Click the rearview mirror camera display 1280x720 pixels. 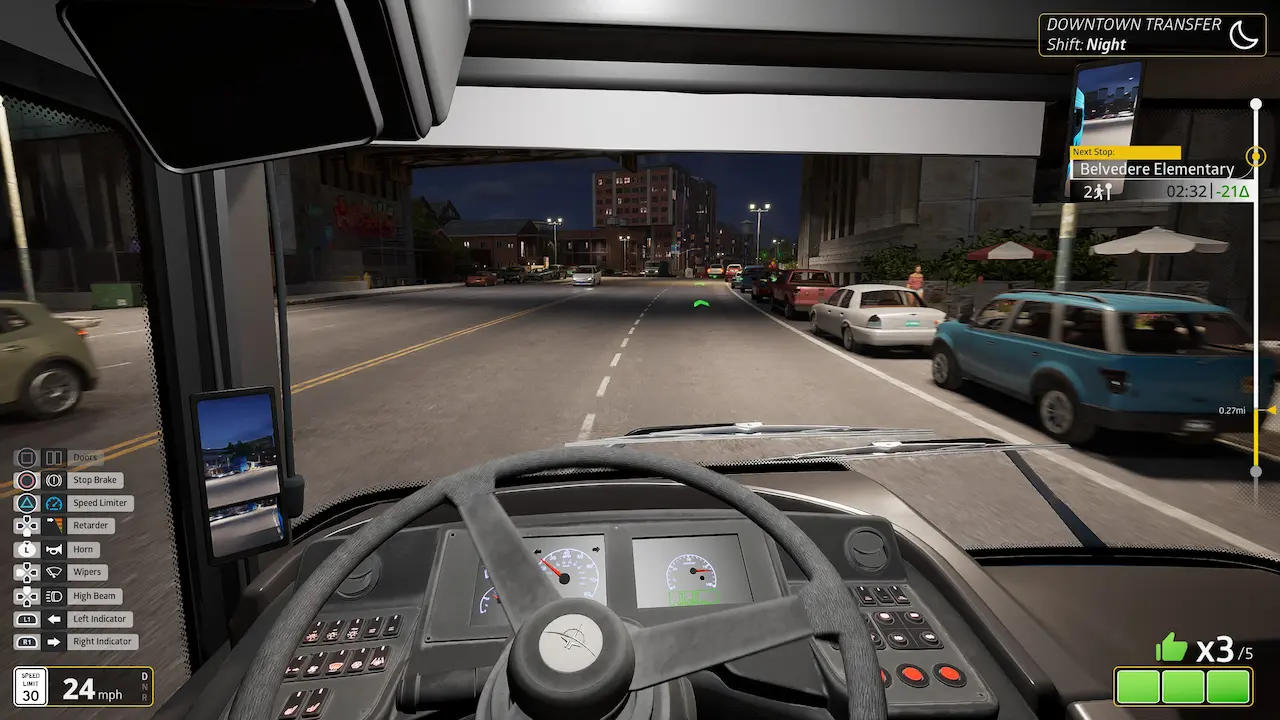[1108, 105]
